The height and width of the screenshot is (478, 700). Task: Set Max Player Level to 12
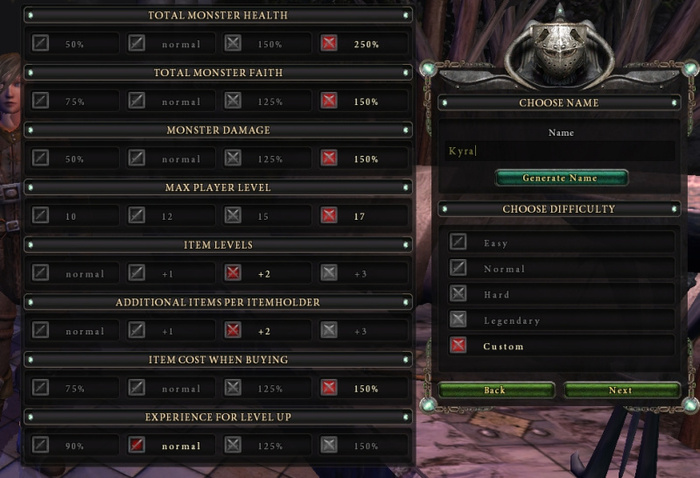pyautogui.click(x=137, y=215)
